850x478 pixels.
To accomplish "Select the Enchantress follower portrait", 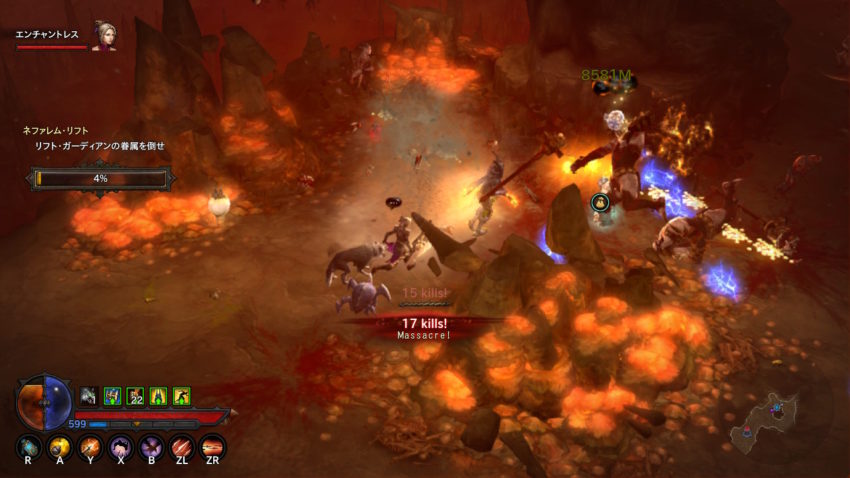I will [103, 35].
